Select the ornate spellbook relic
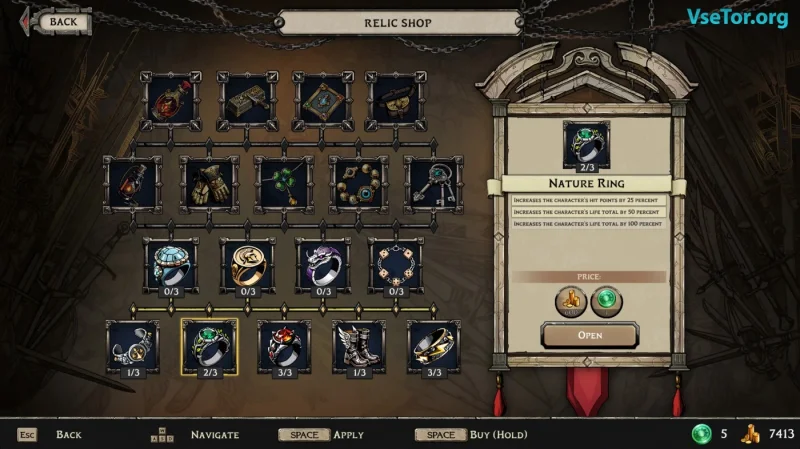Viewport: 800px width, 449px height. (322, 100)
